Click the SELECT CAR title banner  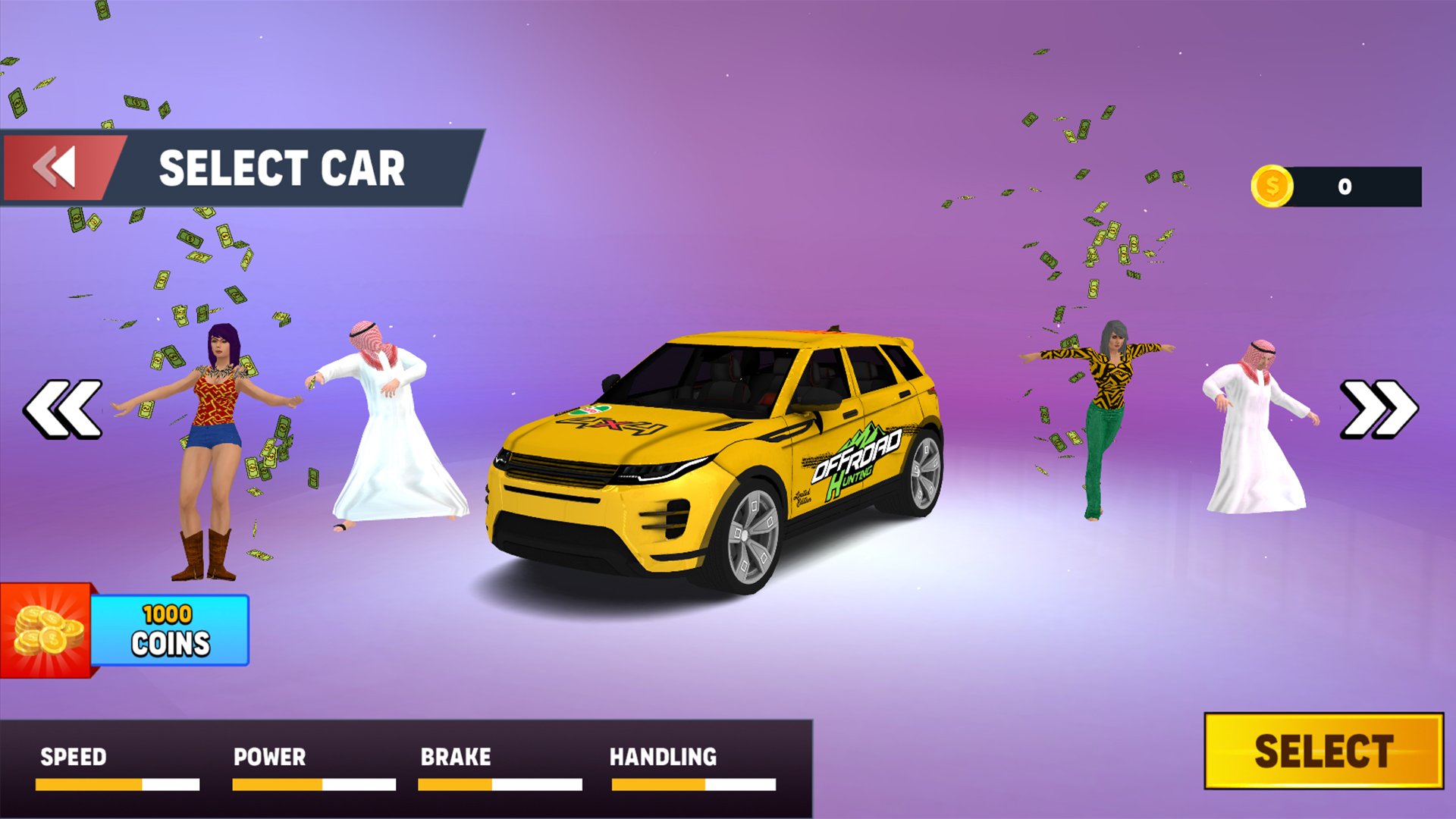(281, 168)
